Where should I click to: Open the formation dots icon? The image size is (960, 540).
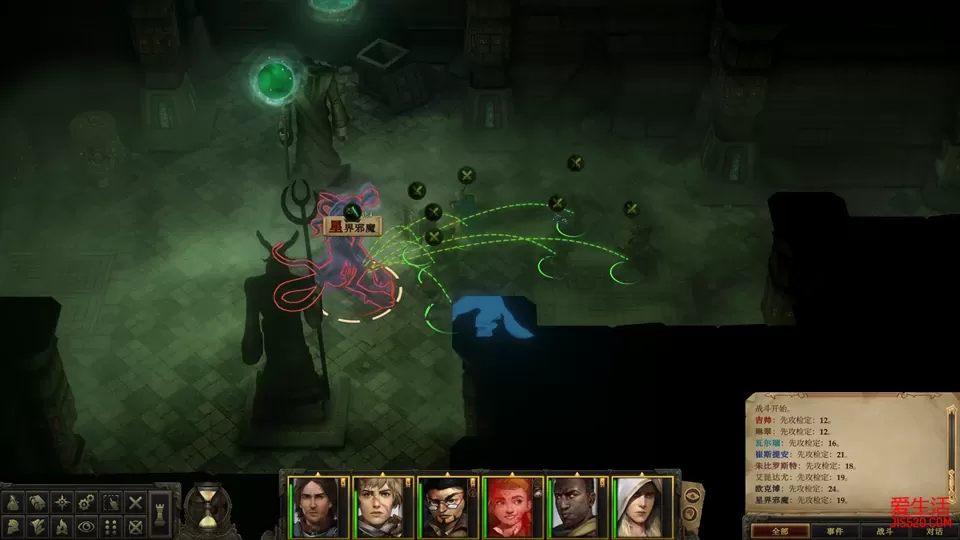click(x=111, y=526)
